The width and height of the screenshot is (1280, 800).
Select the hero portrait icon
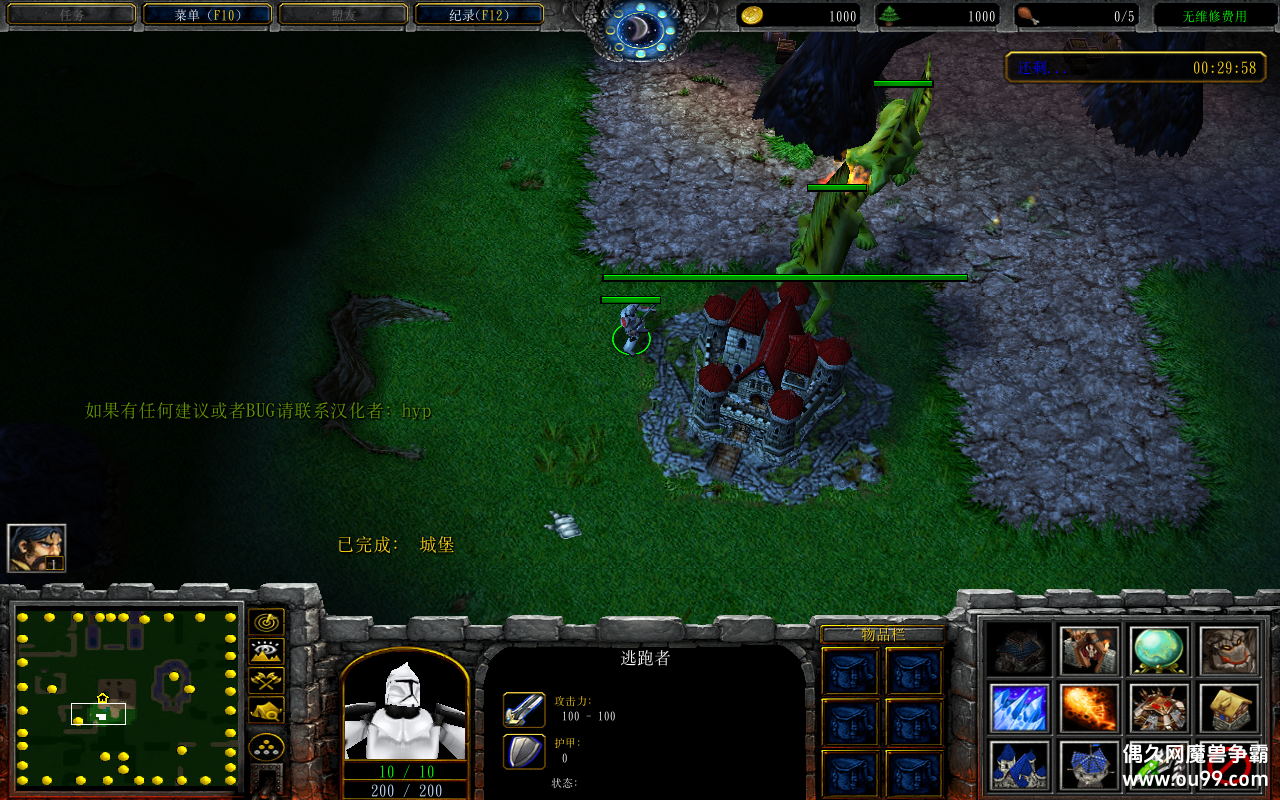coord(37,547)
